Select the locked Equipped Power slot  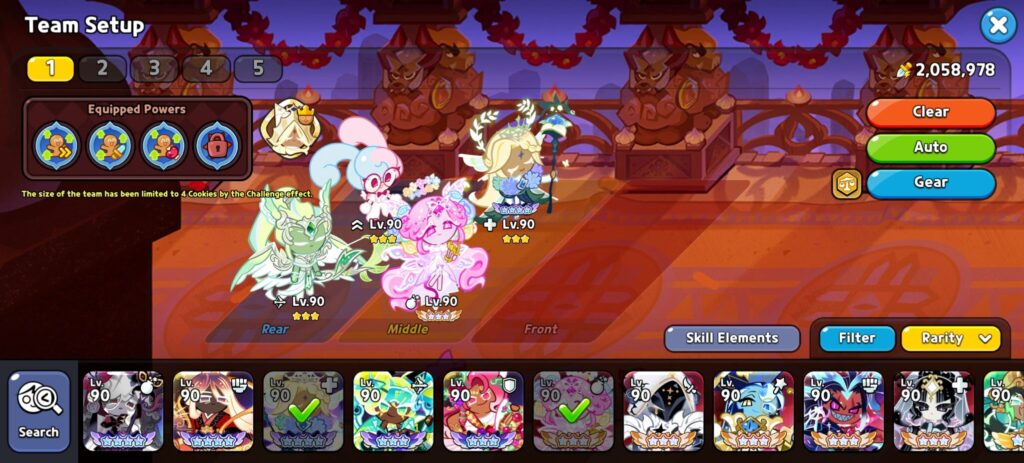point(218,146)
